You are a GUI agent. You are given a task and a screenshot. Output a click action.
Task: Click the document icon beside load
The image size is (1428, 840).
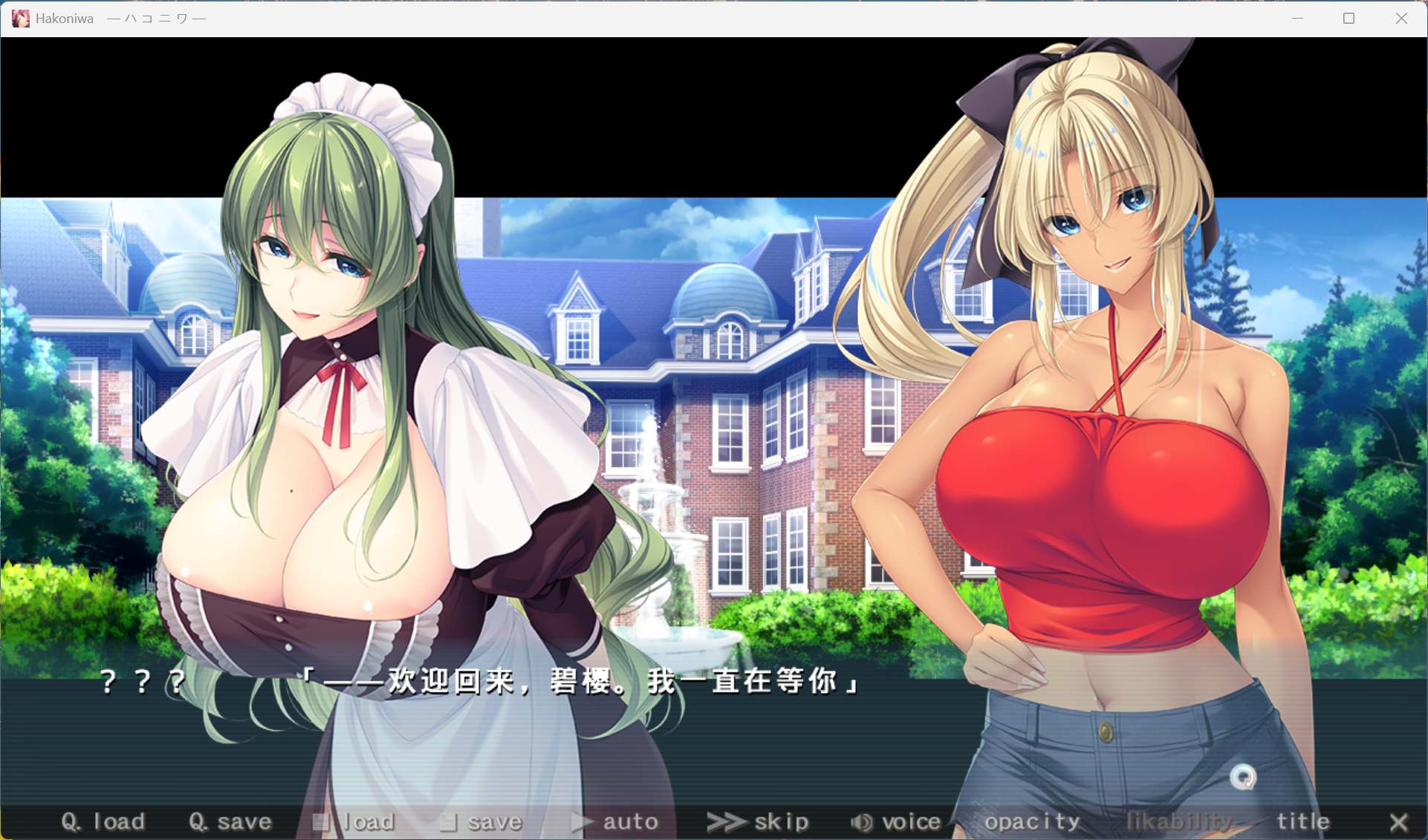click(322, 821)
